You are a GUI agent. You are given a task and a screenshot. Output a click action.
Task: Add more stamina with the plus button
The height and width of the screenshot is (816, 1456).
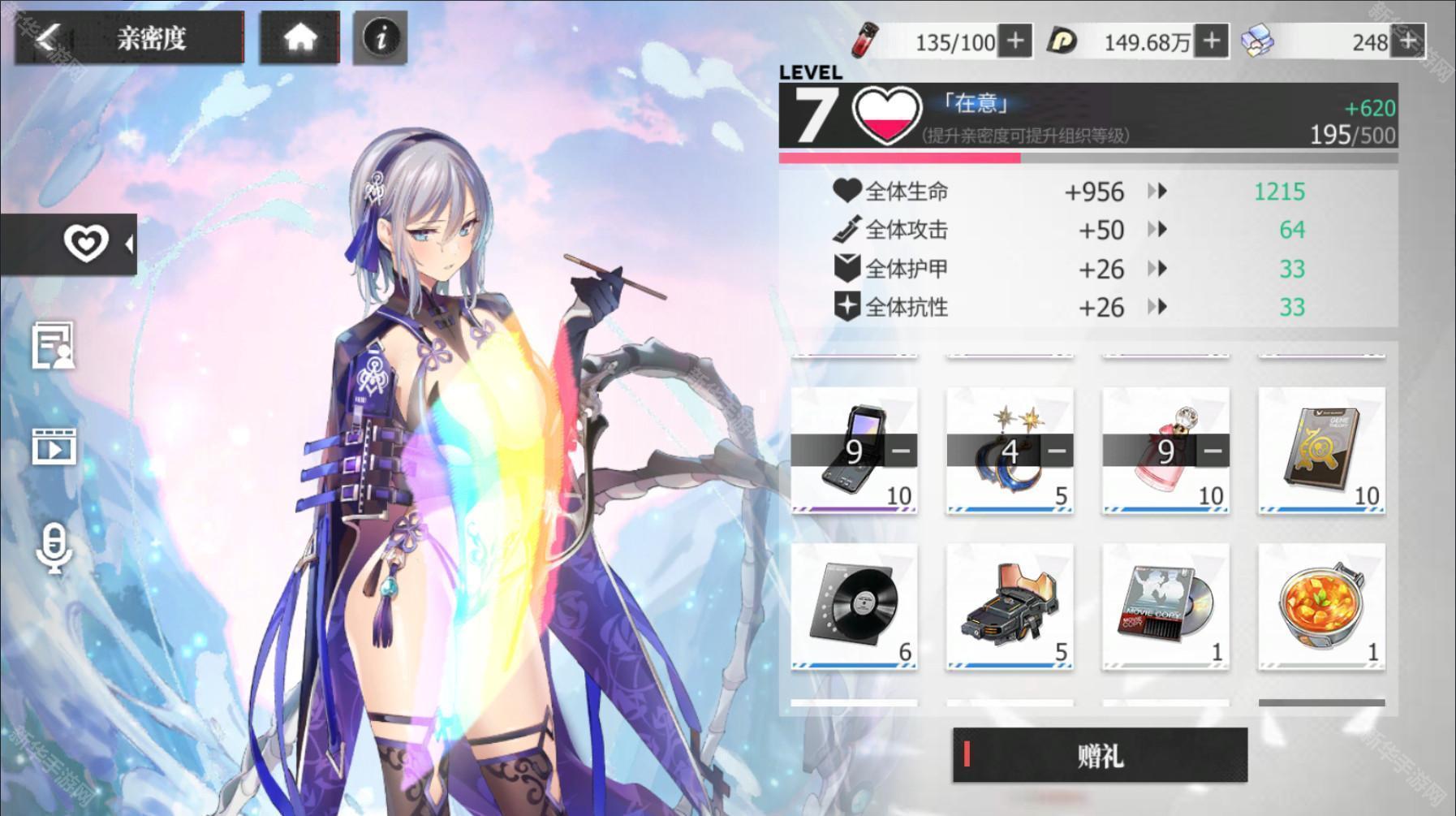(1015, 41)
